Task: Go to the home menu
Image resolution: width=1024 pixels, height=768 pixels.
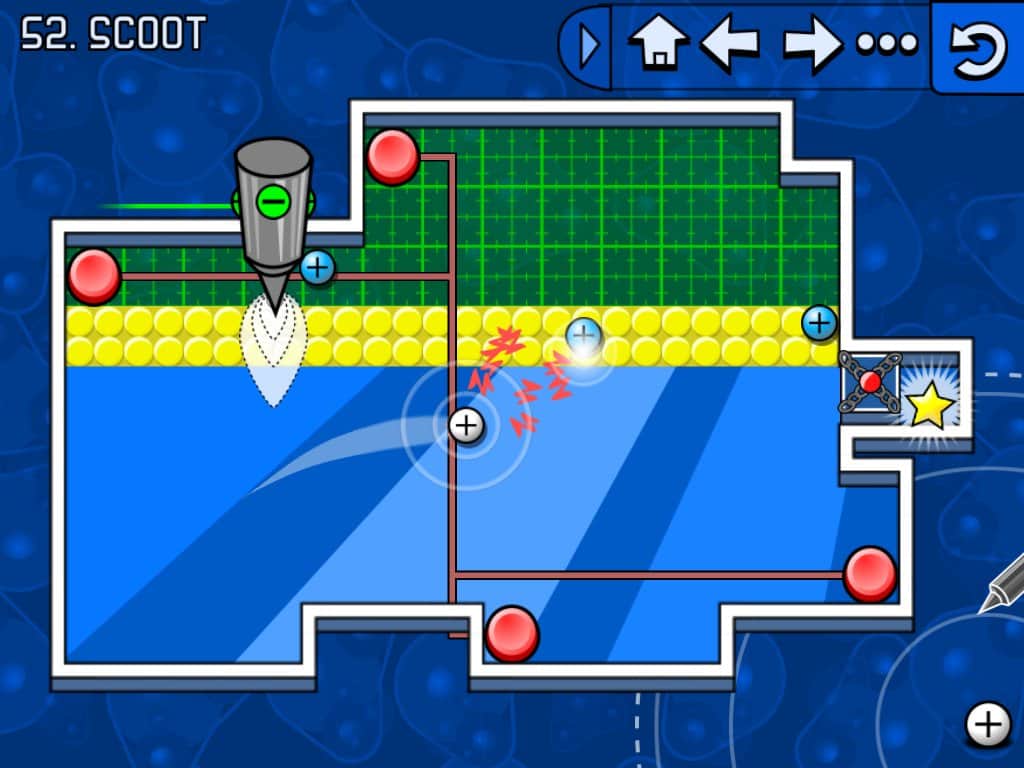Action: click(x=658, y=45)
